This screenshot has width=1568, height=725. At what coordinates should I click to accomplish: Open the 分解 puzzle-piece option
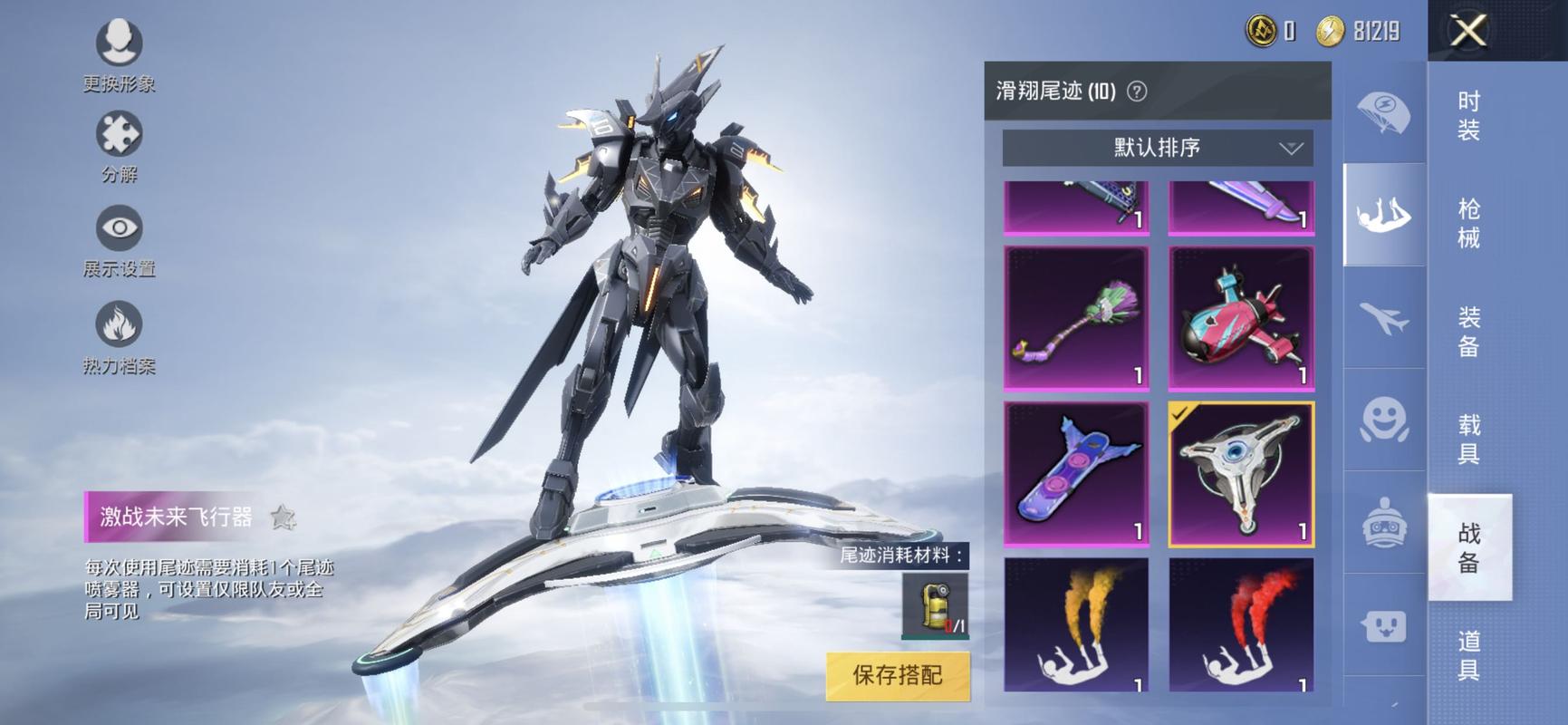click(x=120, y=147)
